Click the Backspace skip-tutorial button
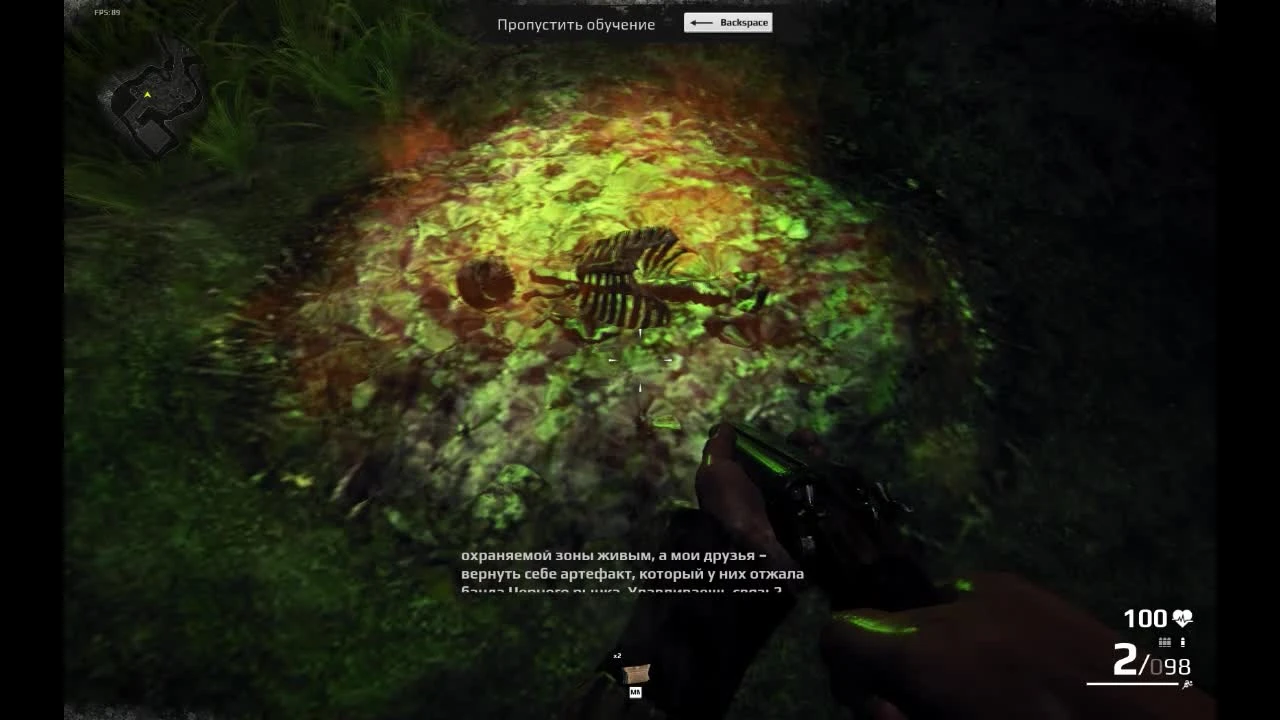Screen dimensions: 1280x720 728,22
